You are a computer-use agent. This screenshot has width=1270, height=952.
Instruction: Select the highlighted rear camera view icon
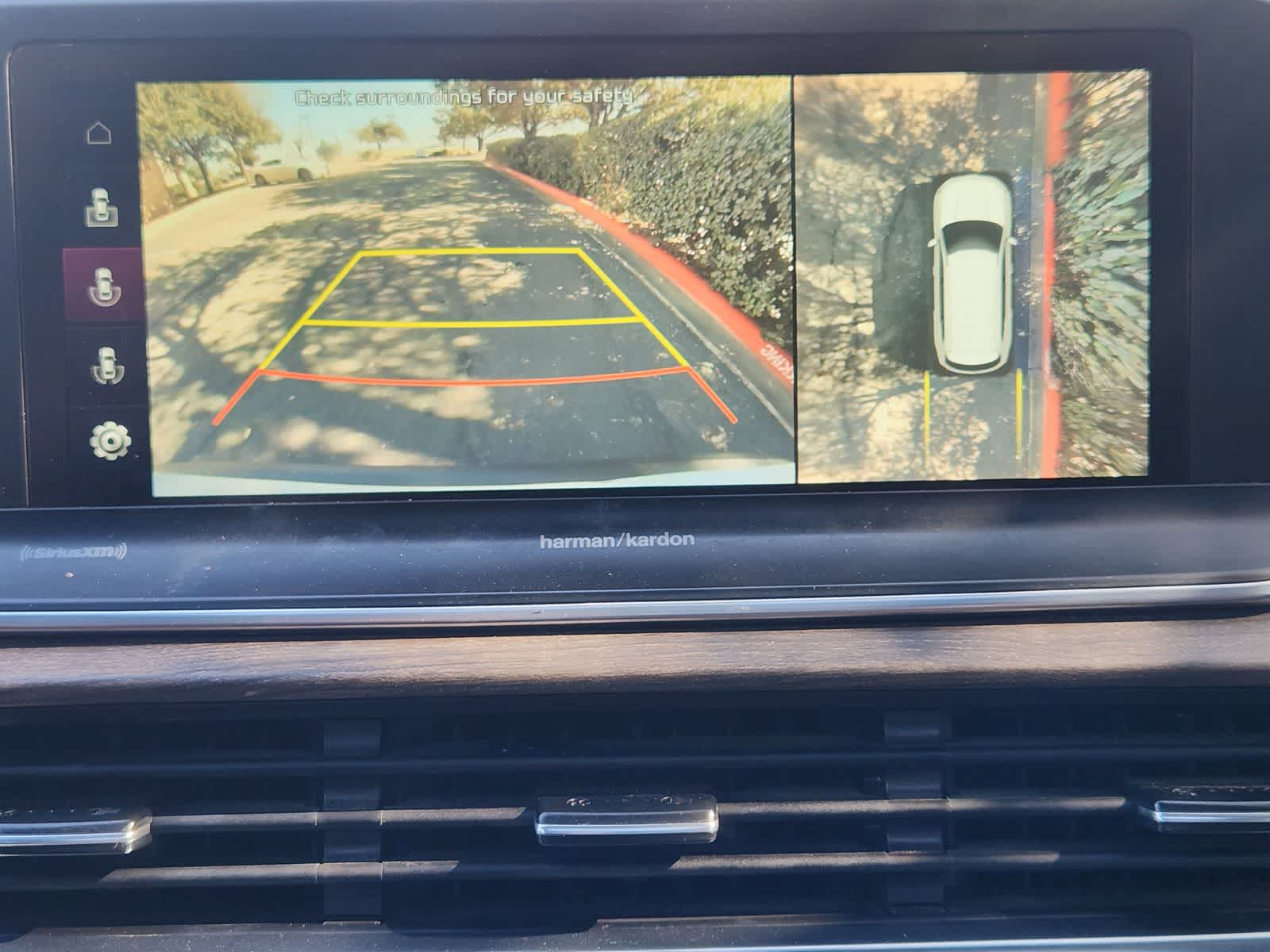pos(103,284)
